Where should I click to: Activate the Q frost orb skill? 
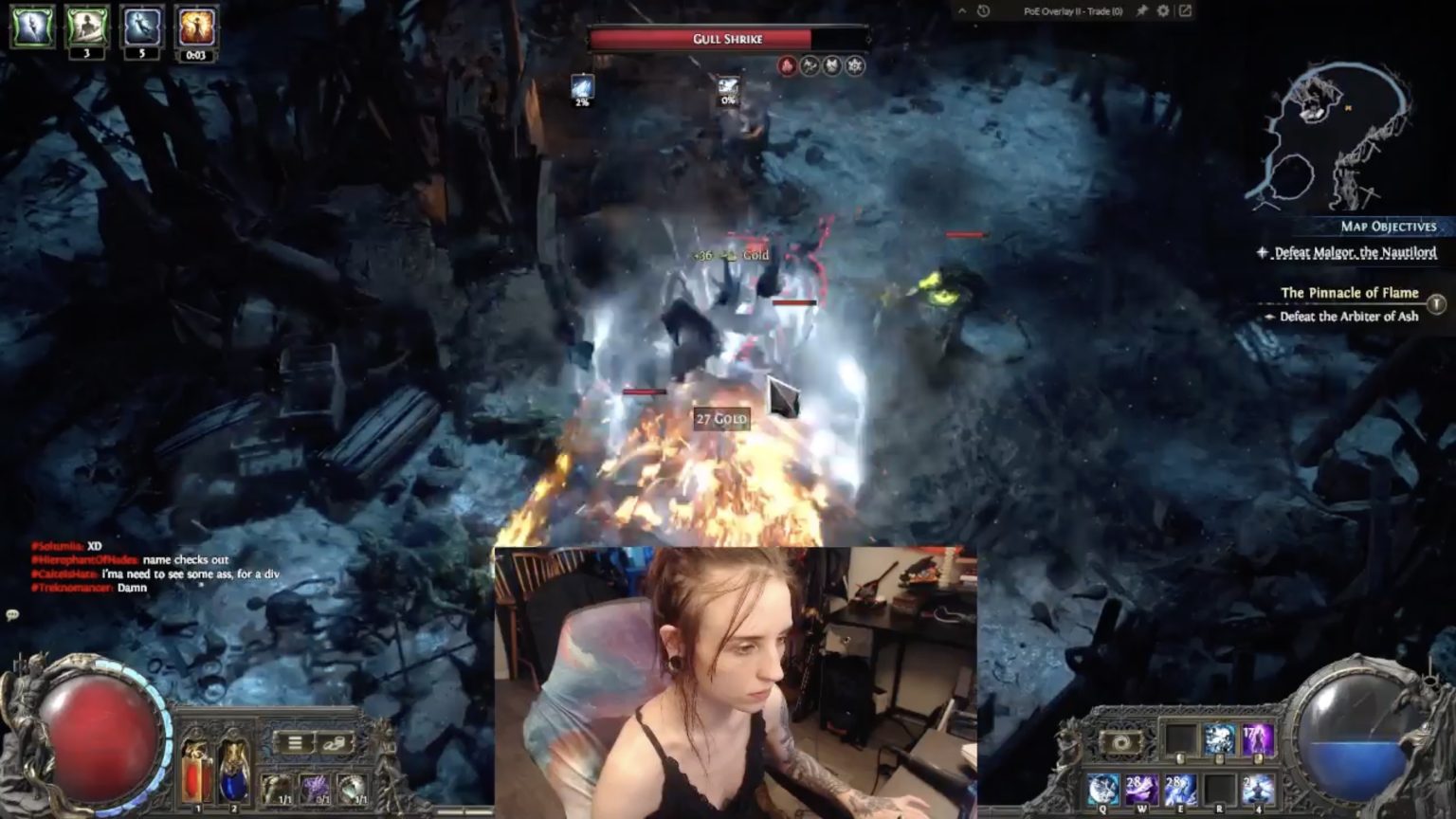coord(1103,789)
